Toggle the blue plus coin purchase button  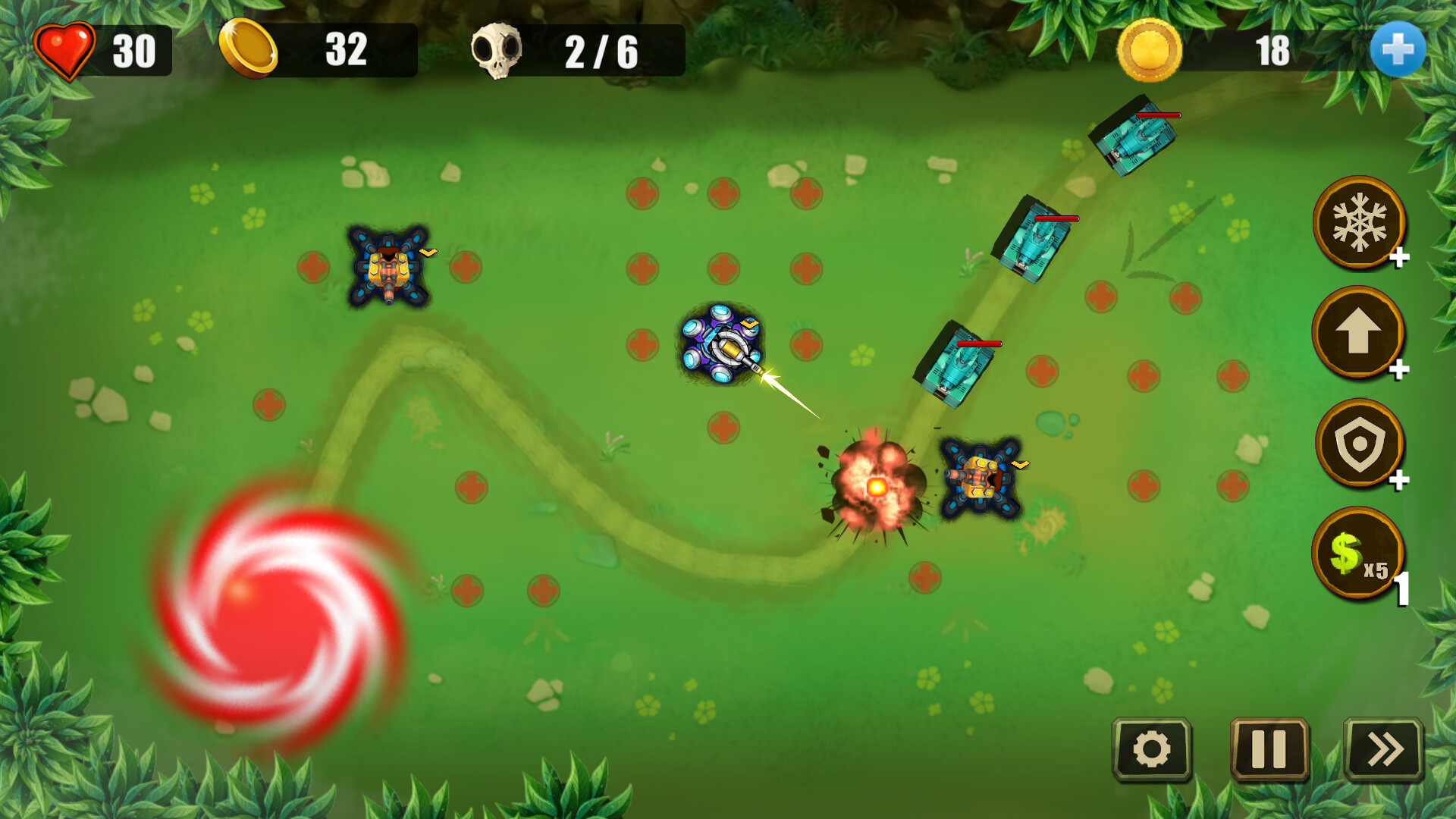coord(1400,50)
